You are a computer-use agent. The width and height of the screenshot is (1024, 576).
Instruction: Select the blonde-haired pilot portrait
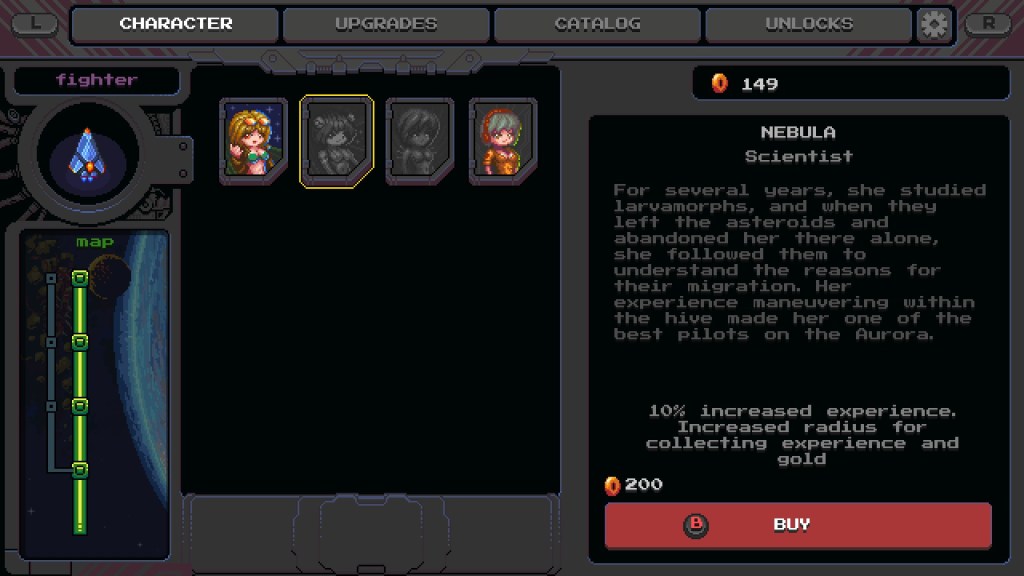[253, 141]
